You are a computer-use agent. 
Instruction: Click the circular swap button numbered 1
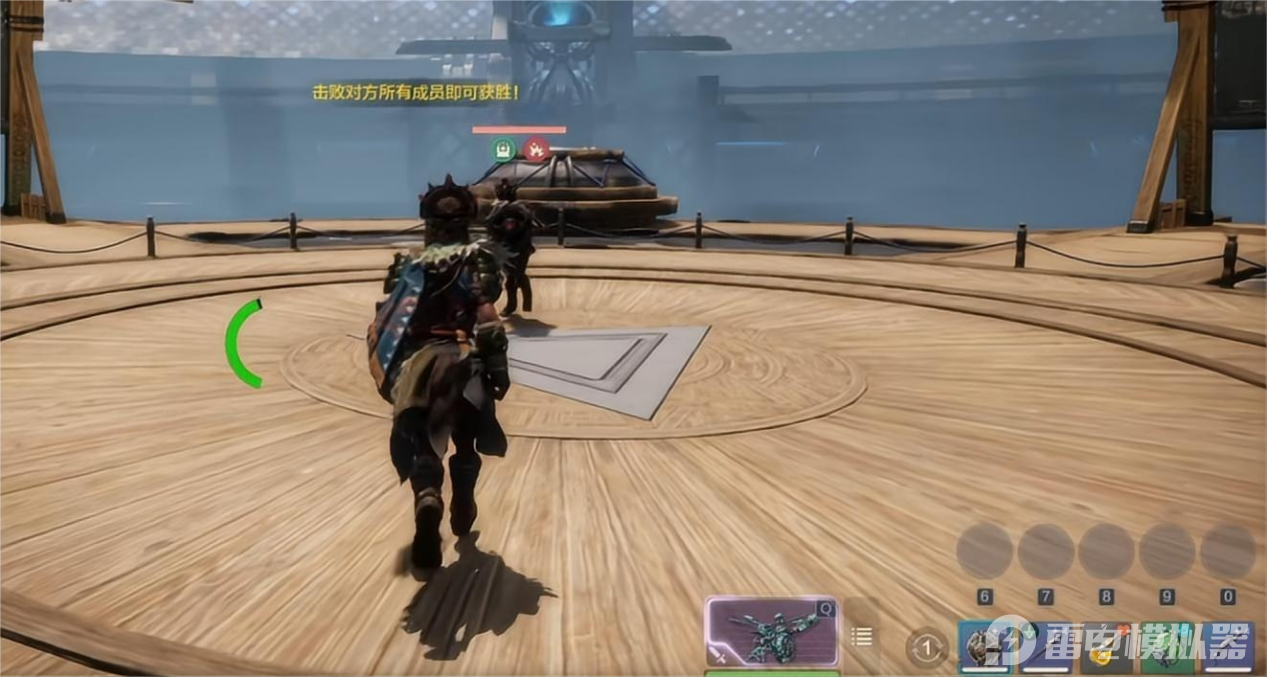(927, 649)
